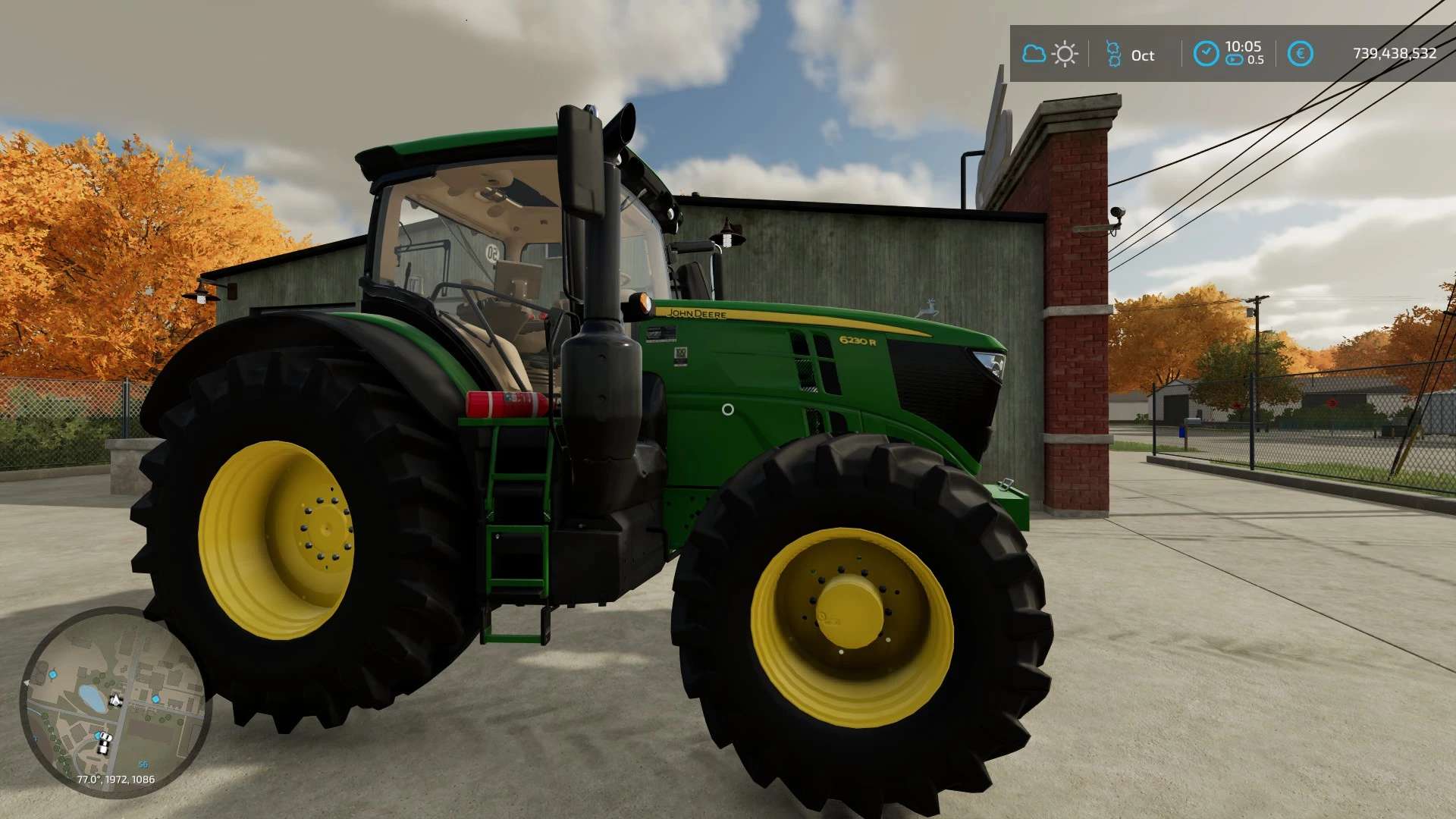Screen dimensions: 1456x819
Task: Click the euro currency icon
Action: [x=1300, y=54]
